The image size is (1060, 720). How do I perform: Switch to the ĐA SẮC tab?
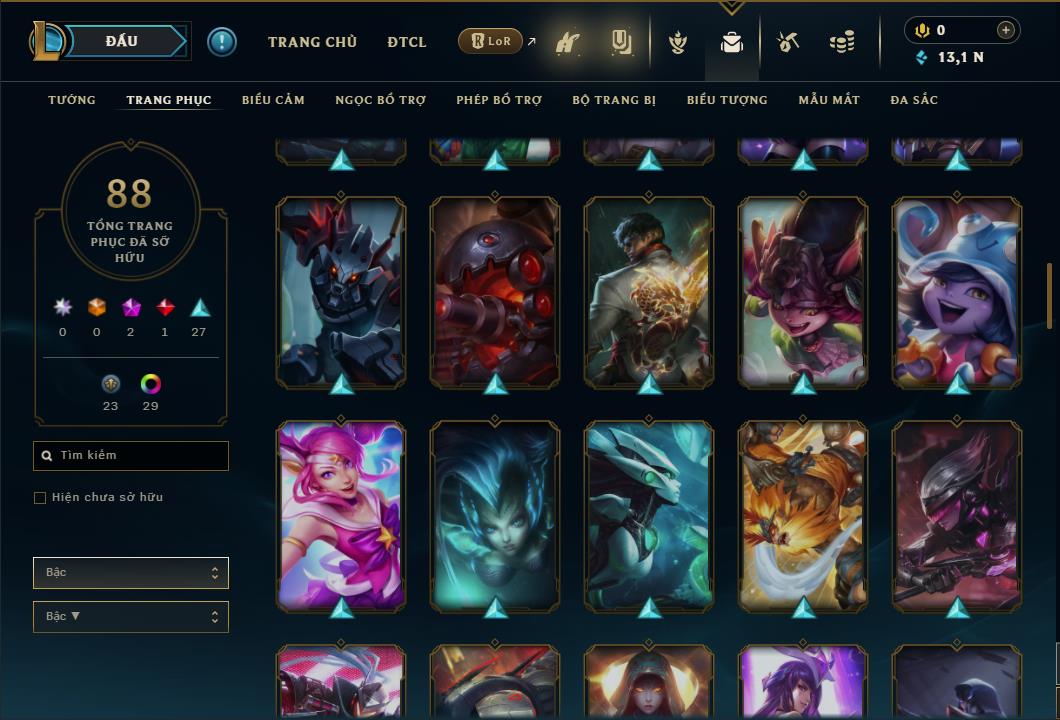(x=914, y=100)
